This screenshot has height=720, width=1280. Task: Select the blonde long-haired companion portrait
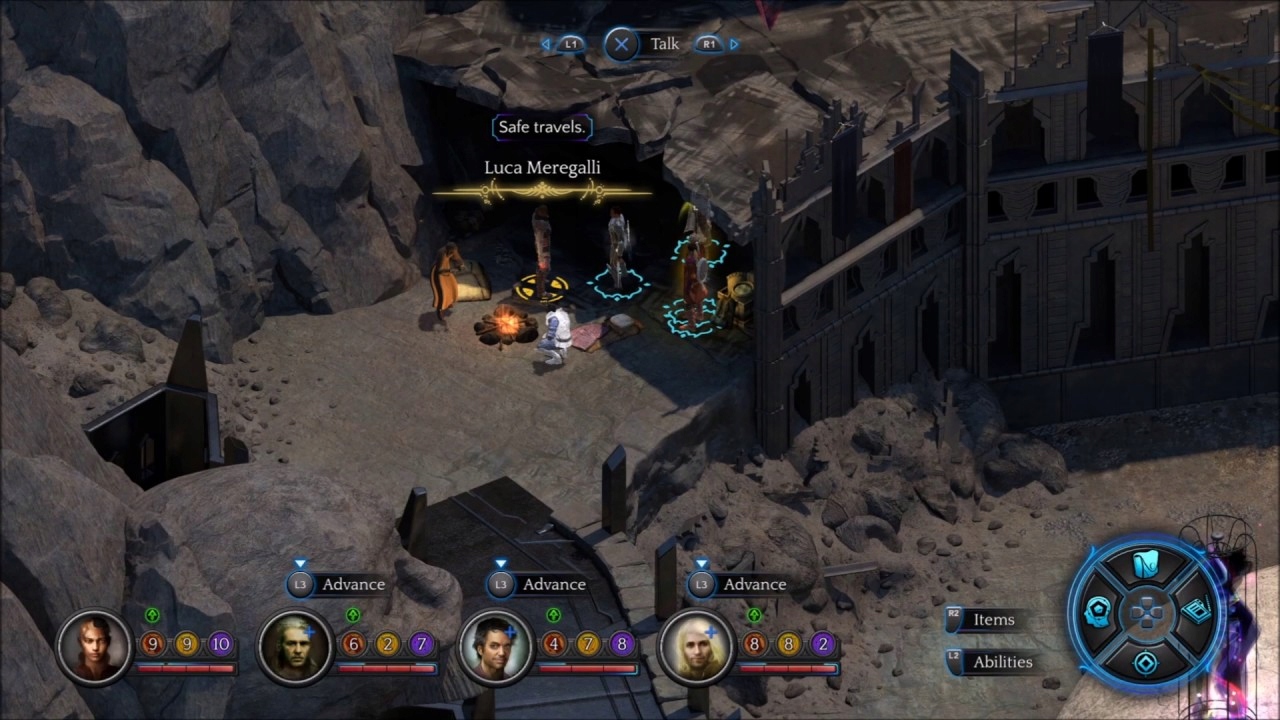tap(697, 646)
